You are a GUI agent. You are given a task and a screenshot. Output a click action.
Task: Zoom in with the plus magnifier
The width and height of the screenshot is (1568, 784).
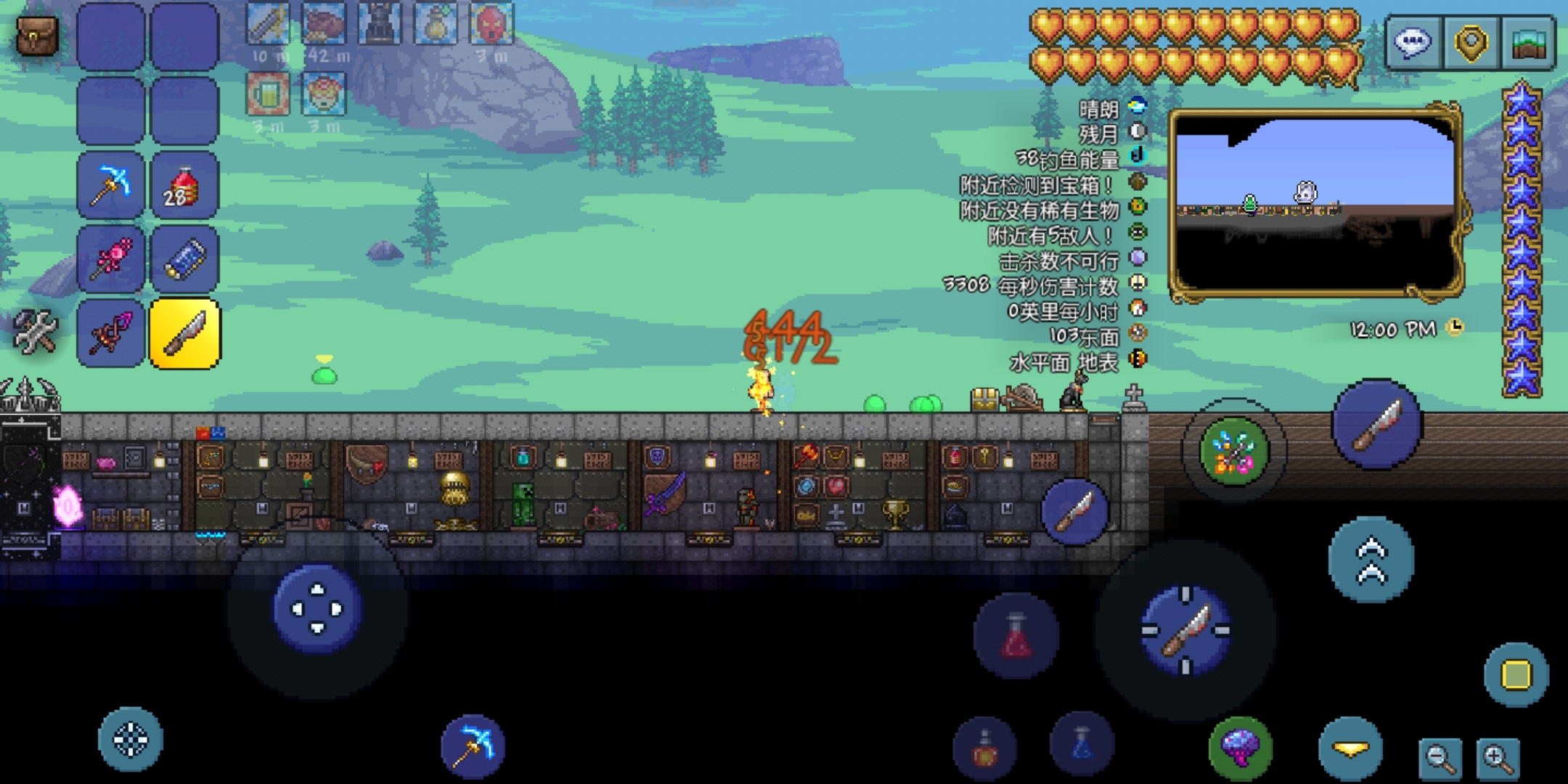tap(1498, 759)
